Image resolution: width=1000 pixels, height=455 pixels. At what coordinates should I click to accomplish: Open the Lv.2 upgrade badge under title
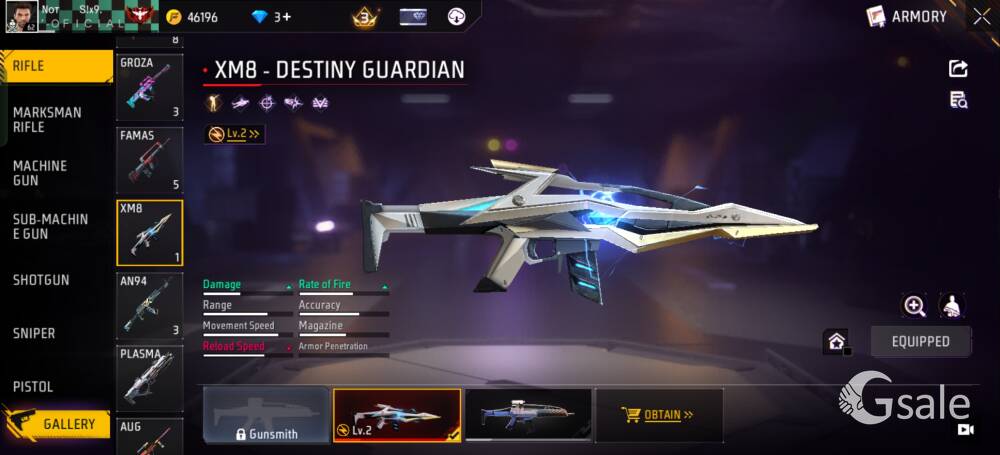click(235, 134)
